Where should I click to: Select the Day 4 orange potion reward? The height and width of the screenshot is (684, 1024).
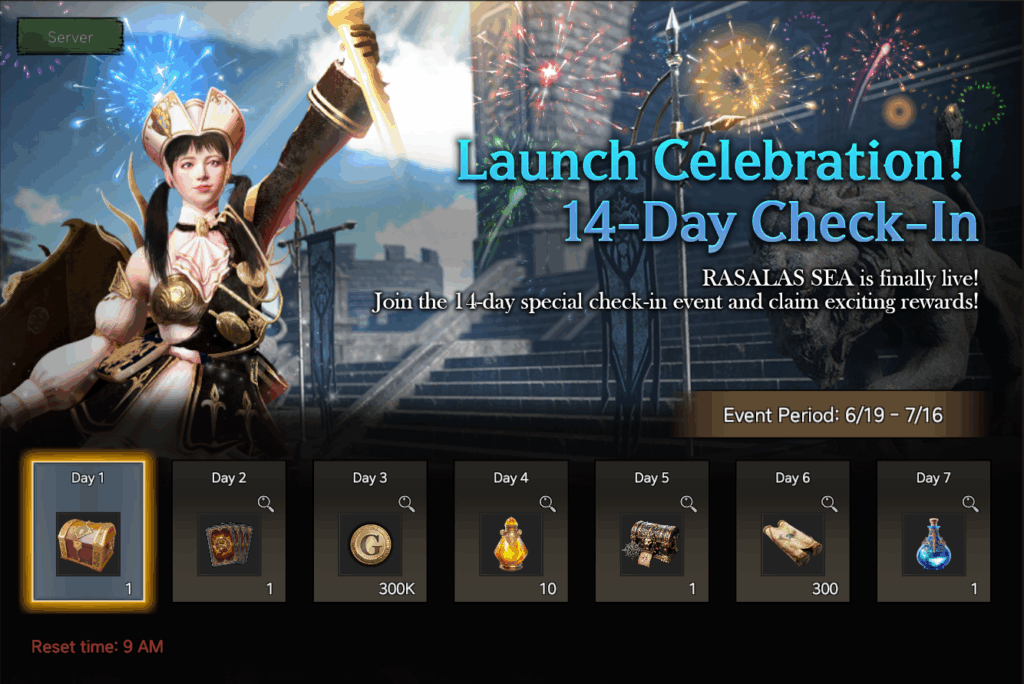click(x=511, y=543)
